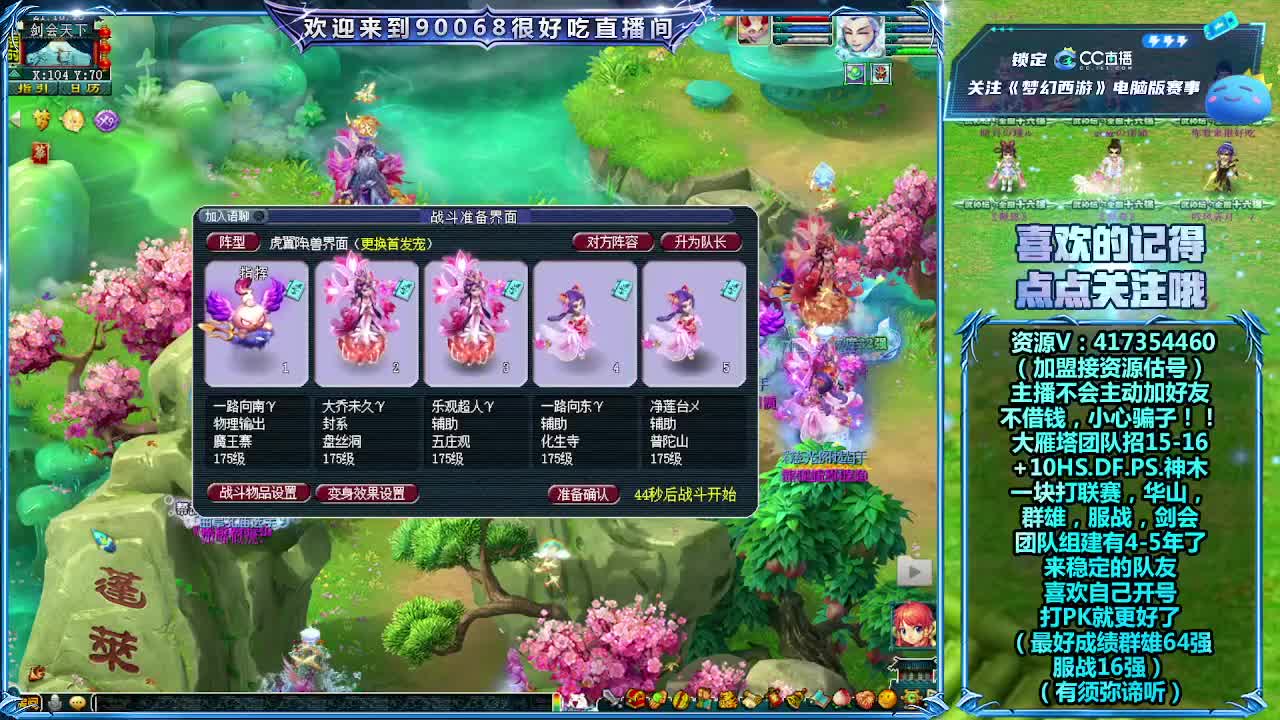Switch to the 指引 guide tab
The width and height of the screenshot is (1280, 720).
pos(32,88)
